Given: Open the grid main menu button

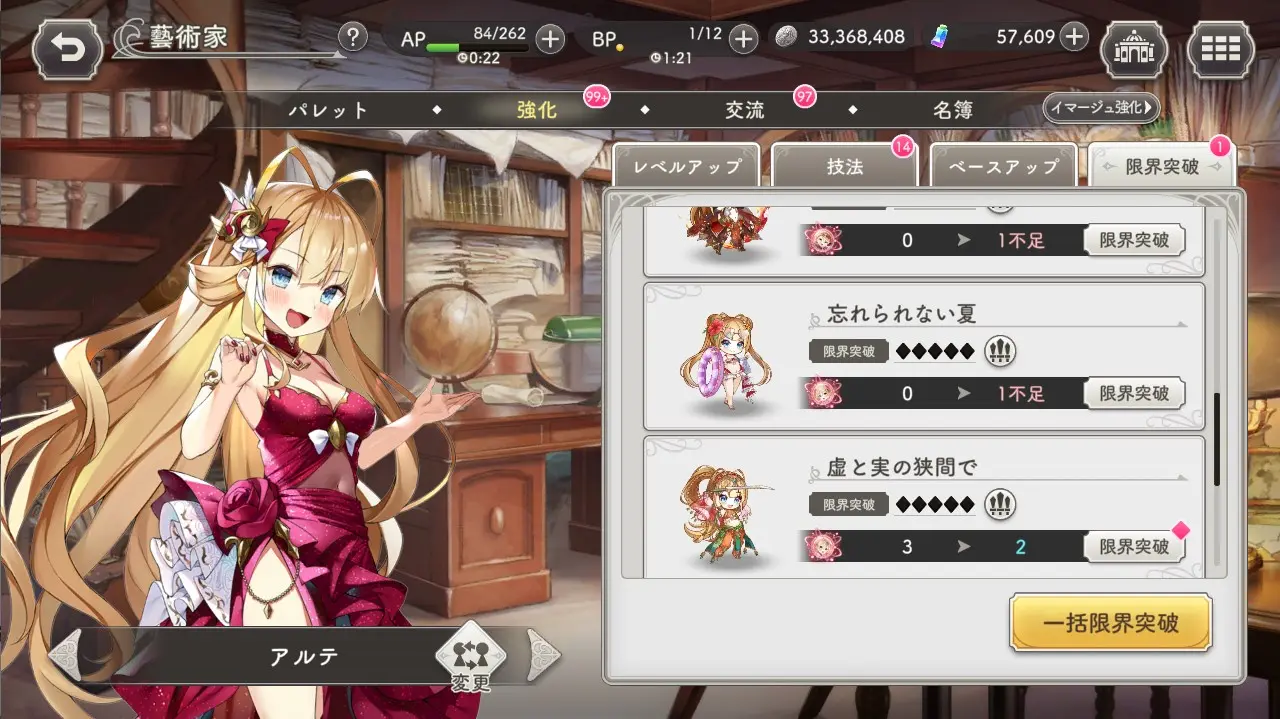Looking at the screenshot, I should [x=1220, y=47].
